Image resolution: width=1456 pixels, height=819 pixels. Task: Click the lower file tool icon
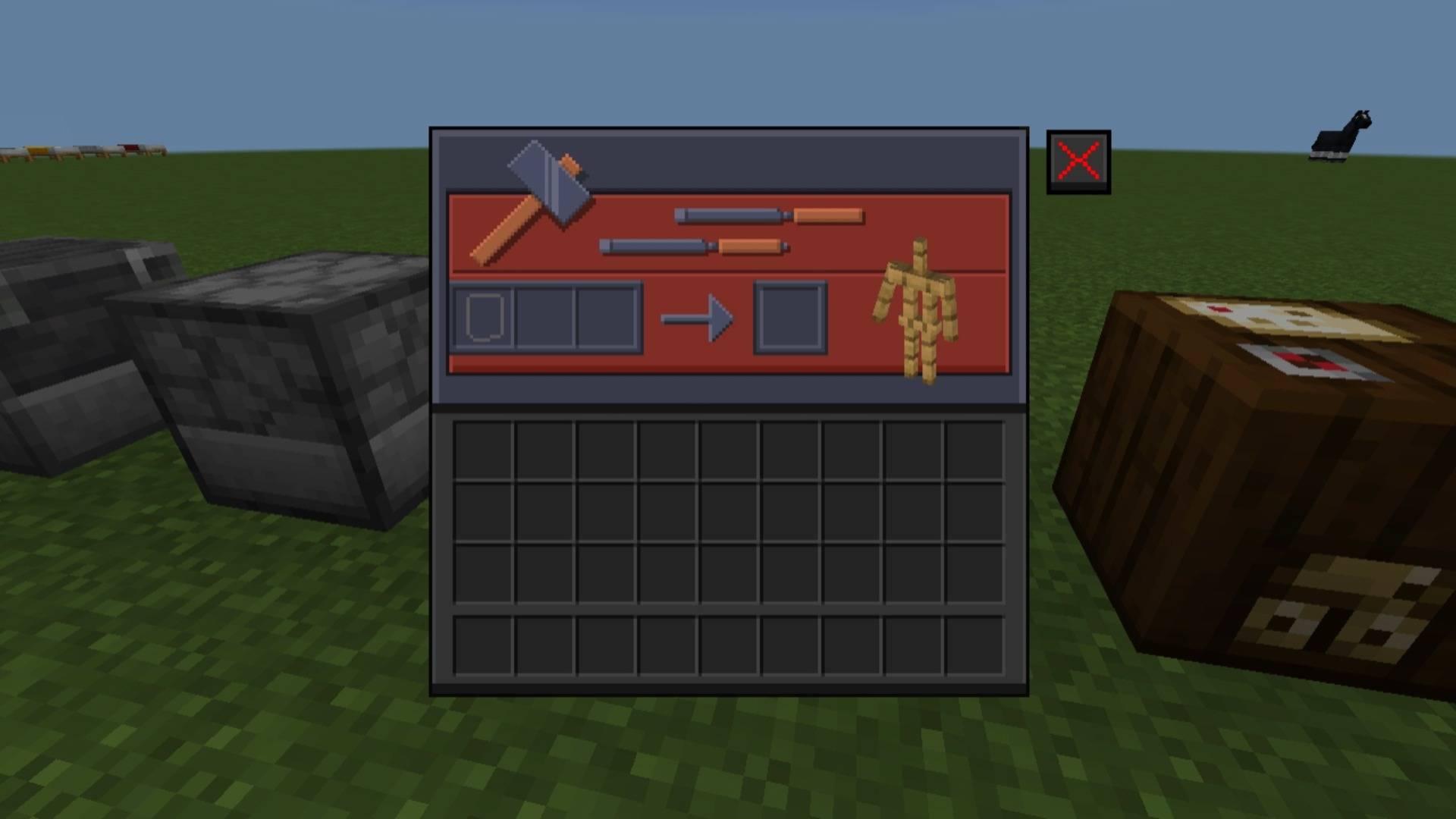click(x=694, y=246)
